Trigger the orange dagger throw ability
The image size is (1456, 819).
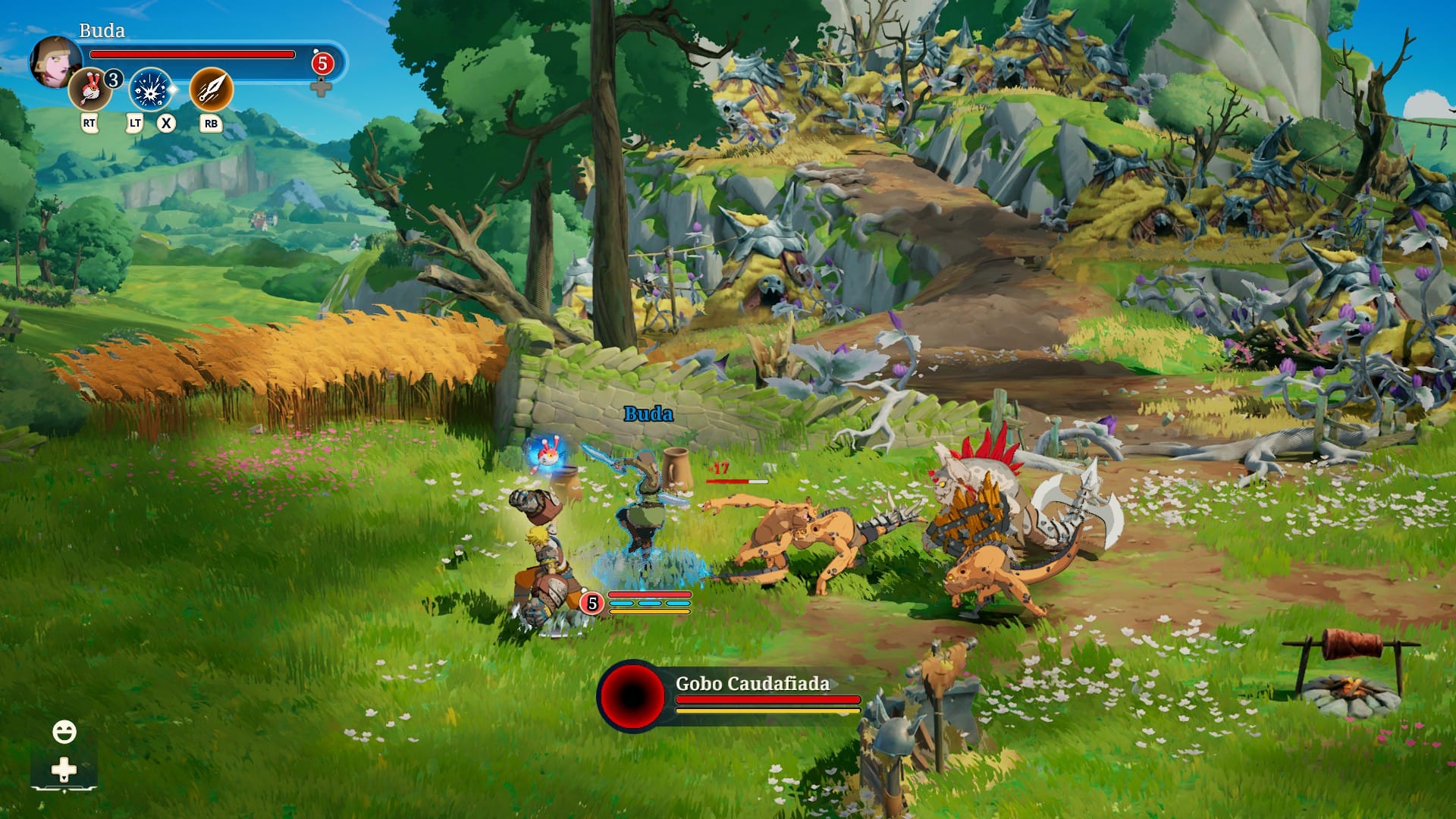211,89
